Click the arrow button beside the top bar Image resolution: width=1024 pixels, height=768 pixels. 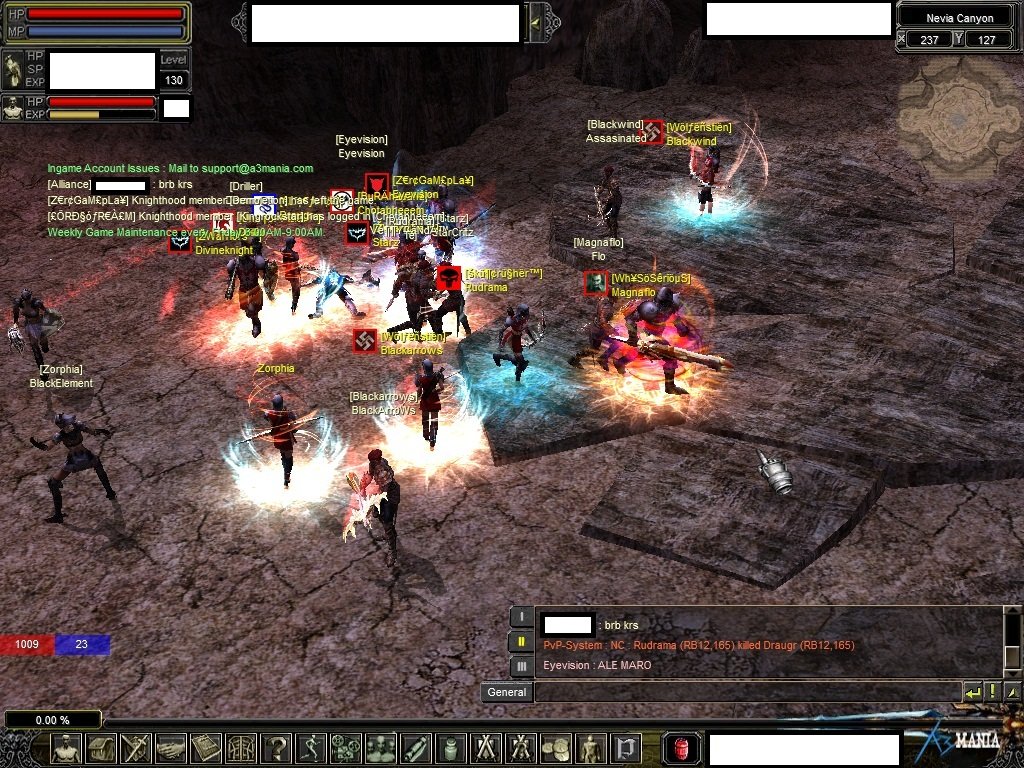click(536, 22)
